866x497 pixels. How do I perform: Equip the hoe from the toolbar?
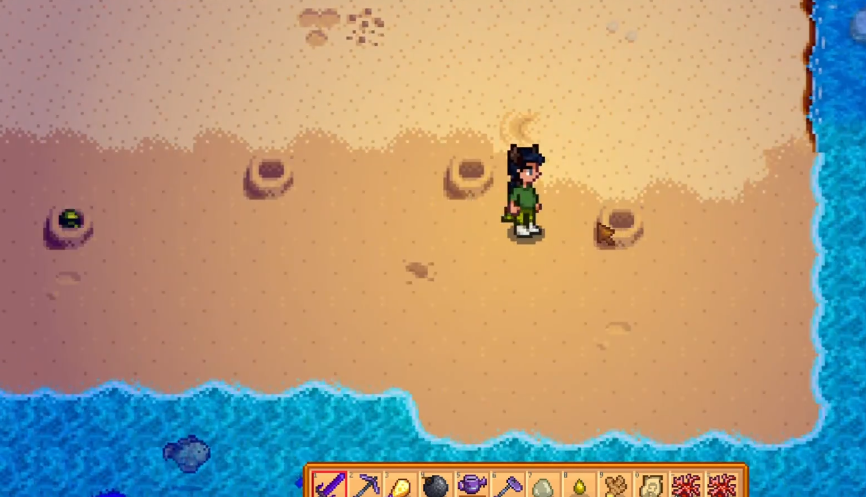tap(506, 486)
